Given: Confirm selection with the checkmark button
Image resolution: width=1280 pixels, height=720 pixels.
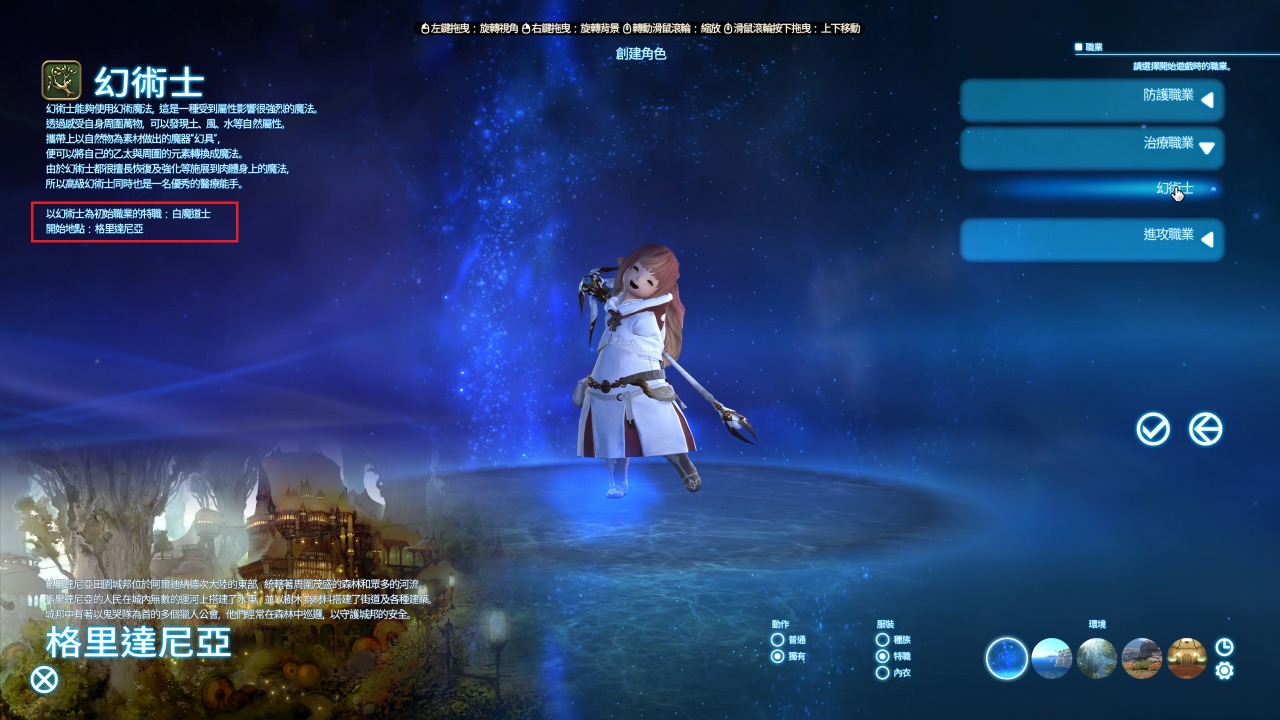Looking at the screenshot, I should [1154, 428].
